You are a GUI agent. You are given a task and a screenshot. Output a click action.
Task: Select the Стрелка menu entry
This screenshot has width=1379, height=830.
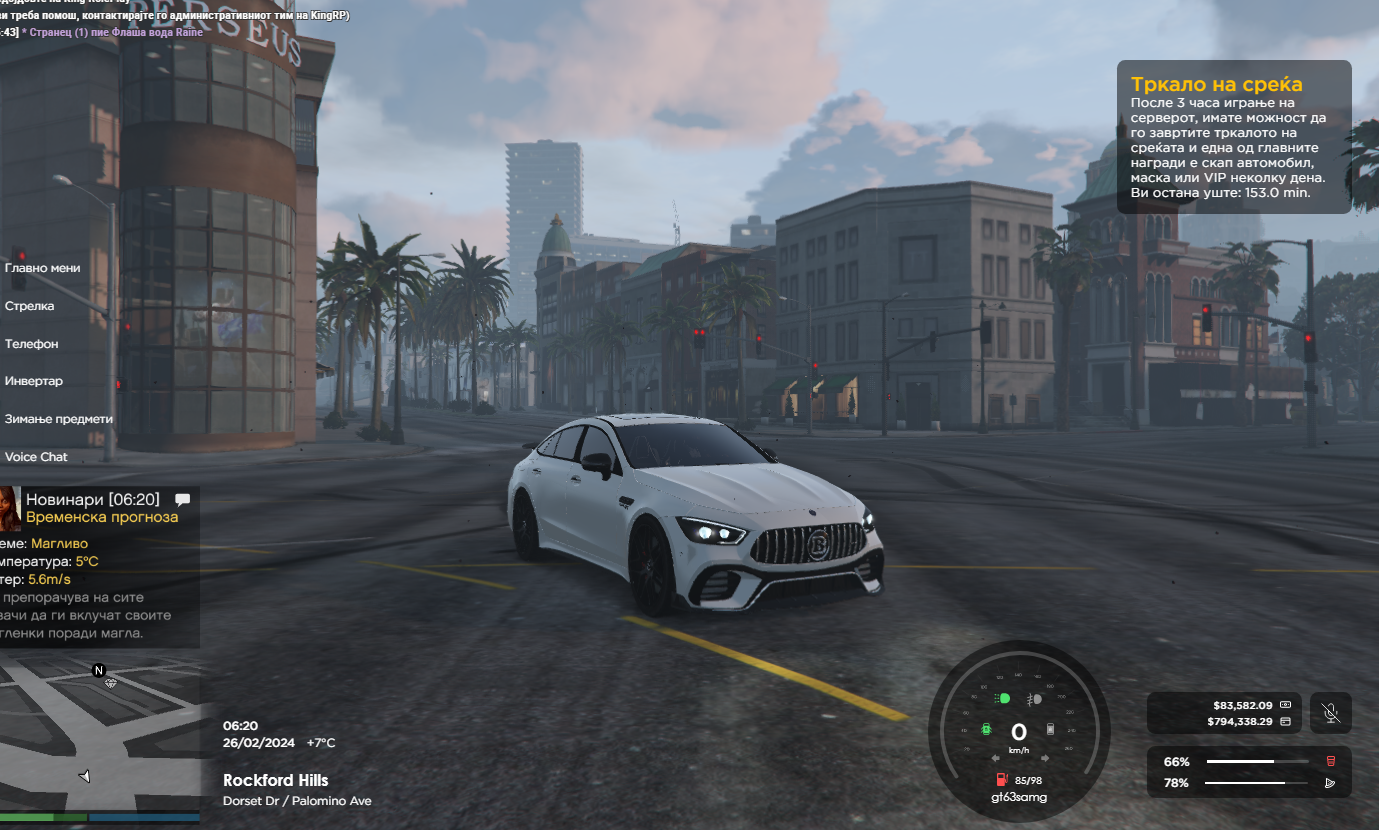click(x=30, y=306)
